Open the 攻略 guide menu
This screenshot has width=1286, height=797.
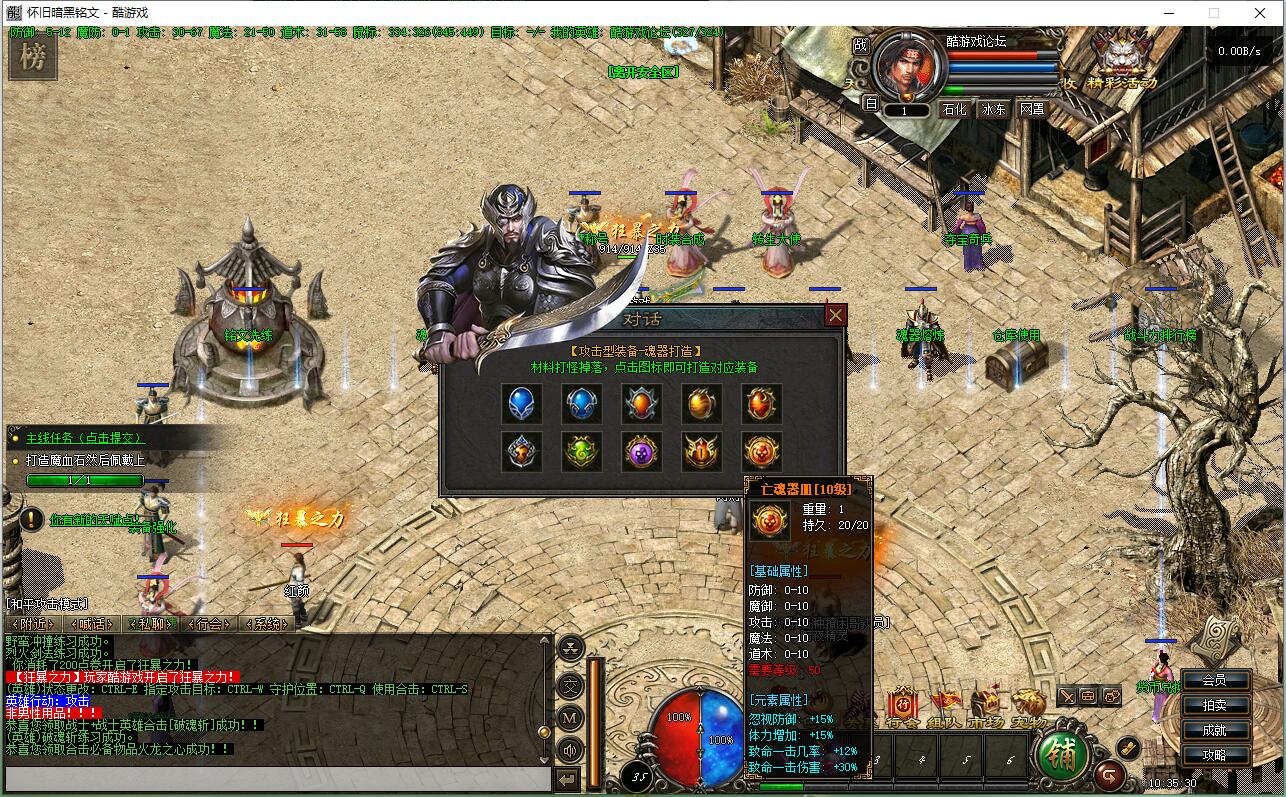pyautogui.click(x=1214, y=755)
